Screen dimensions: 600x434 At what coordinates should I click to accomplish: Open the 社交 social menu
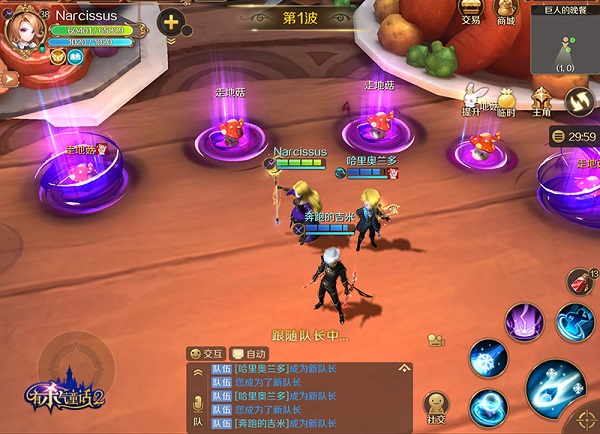click(x=436, y=408)
